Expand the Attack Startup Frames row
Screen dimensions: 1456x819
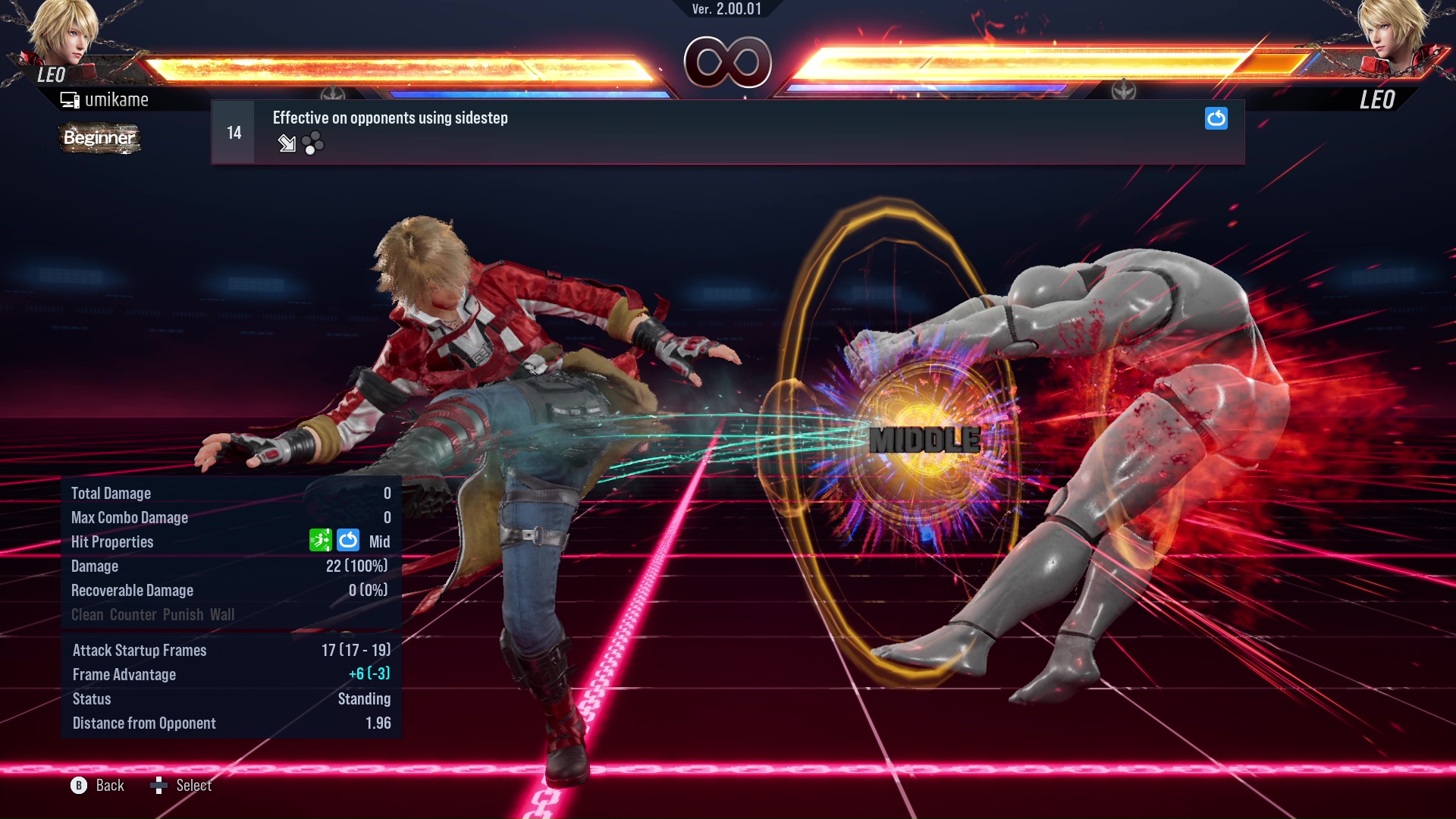(139, 650)
